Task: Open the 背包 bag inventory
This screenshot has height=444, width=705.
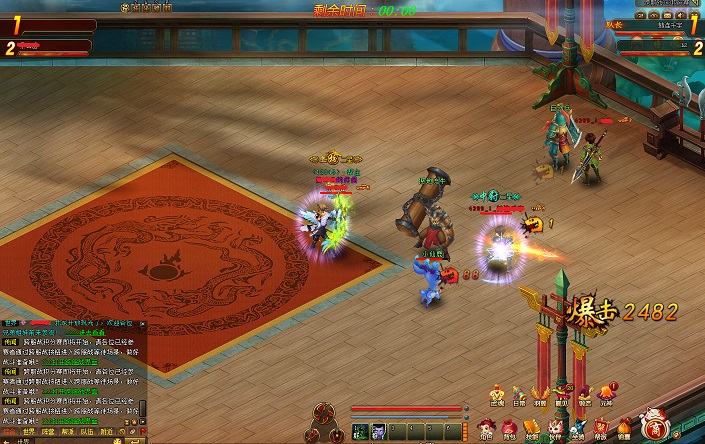Action: pyautogui.click(x=509, y=428)
